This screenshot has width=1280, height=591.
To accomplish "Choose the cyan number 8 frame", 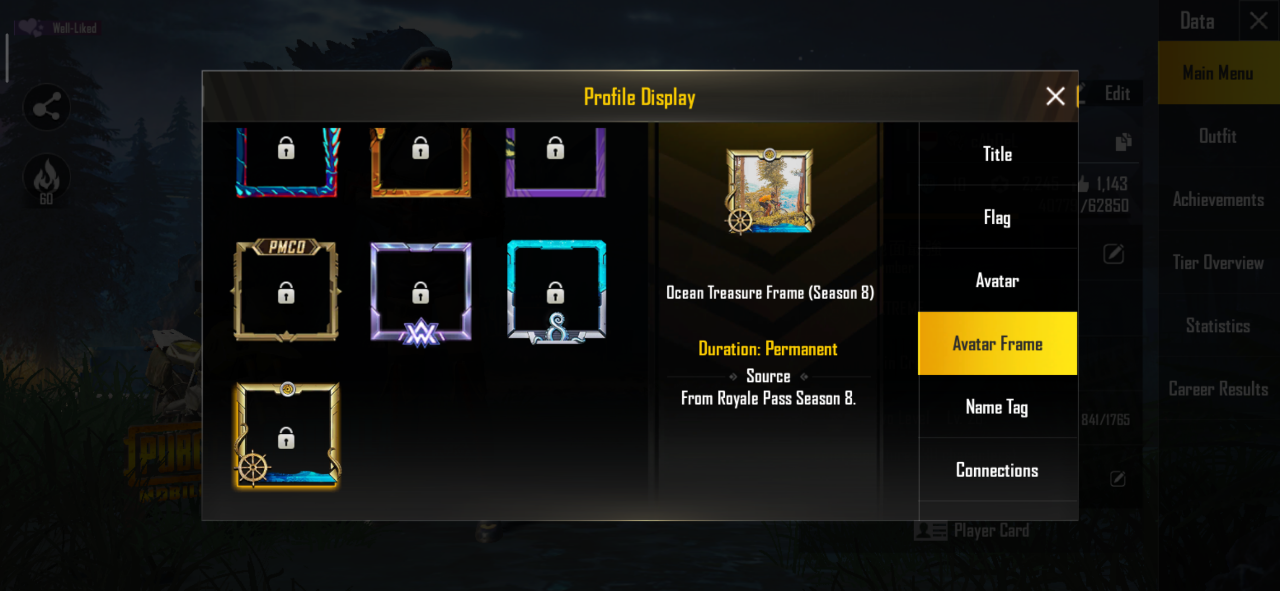I will pyautogui.click(x=555, y=292).
